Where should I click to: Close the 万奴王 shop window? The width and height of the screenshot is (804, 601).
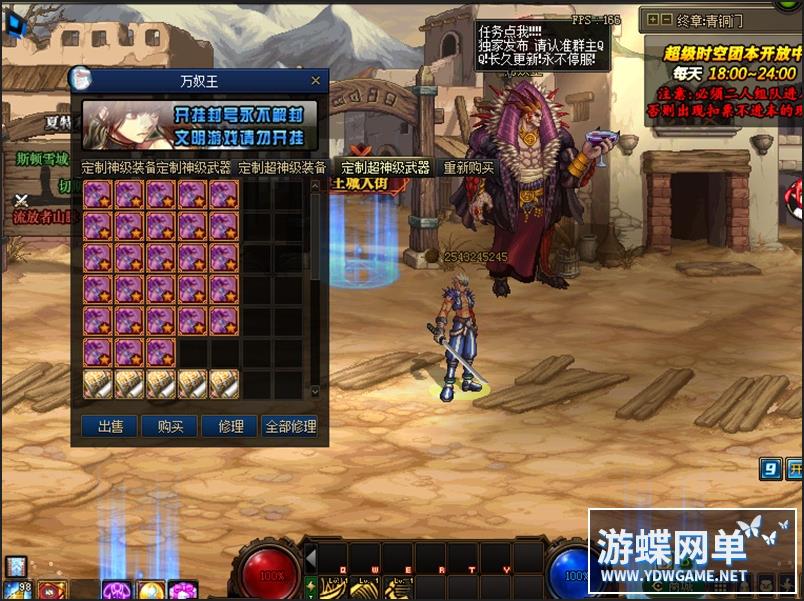(316, 80)
